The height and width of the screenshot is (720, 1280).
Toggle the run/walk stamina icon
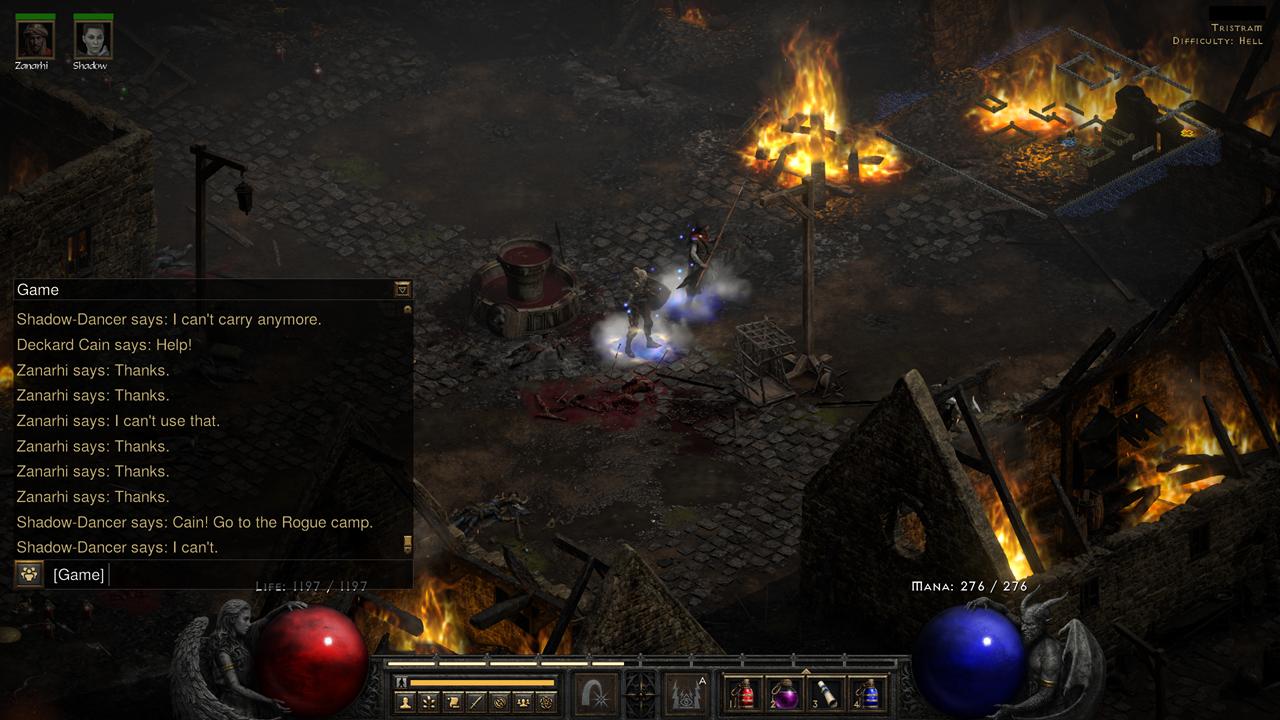[x=402, y=682]
